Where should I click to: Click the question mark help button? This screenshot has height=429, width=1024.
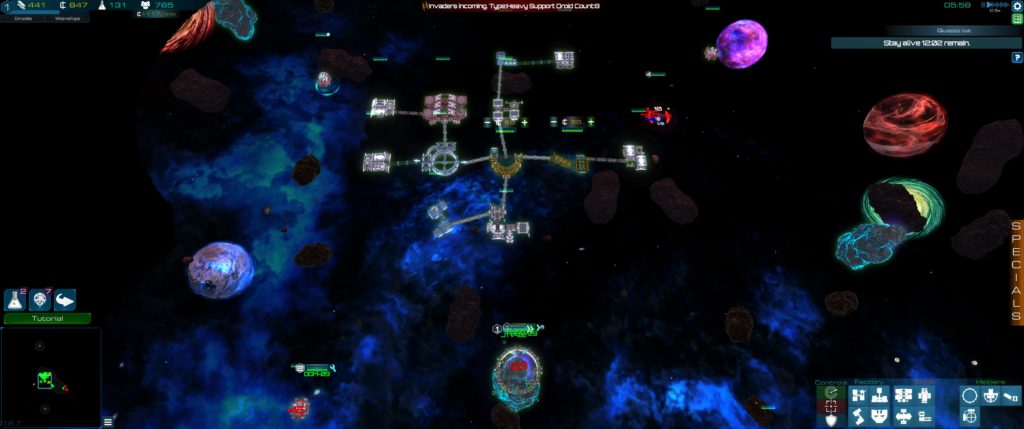(1017, 57)
